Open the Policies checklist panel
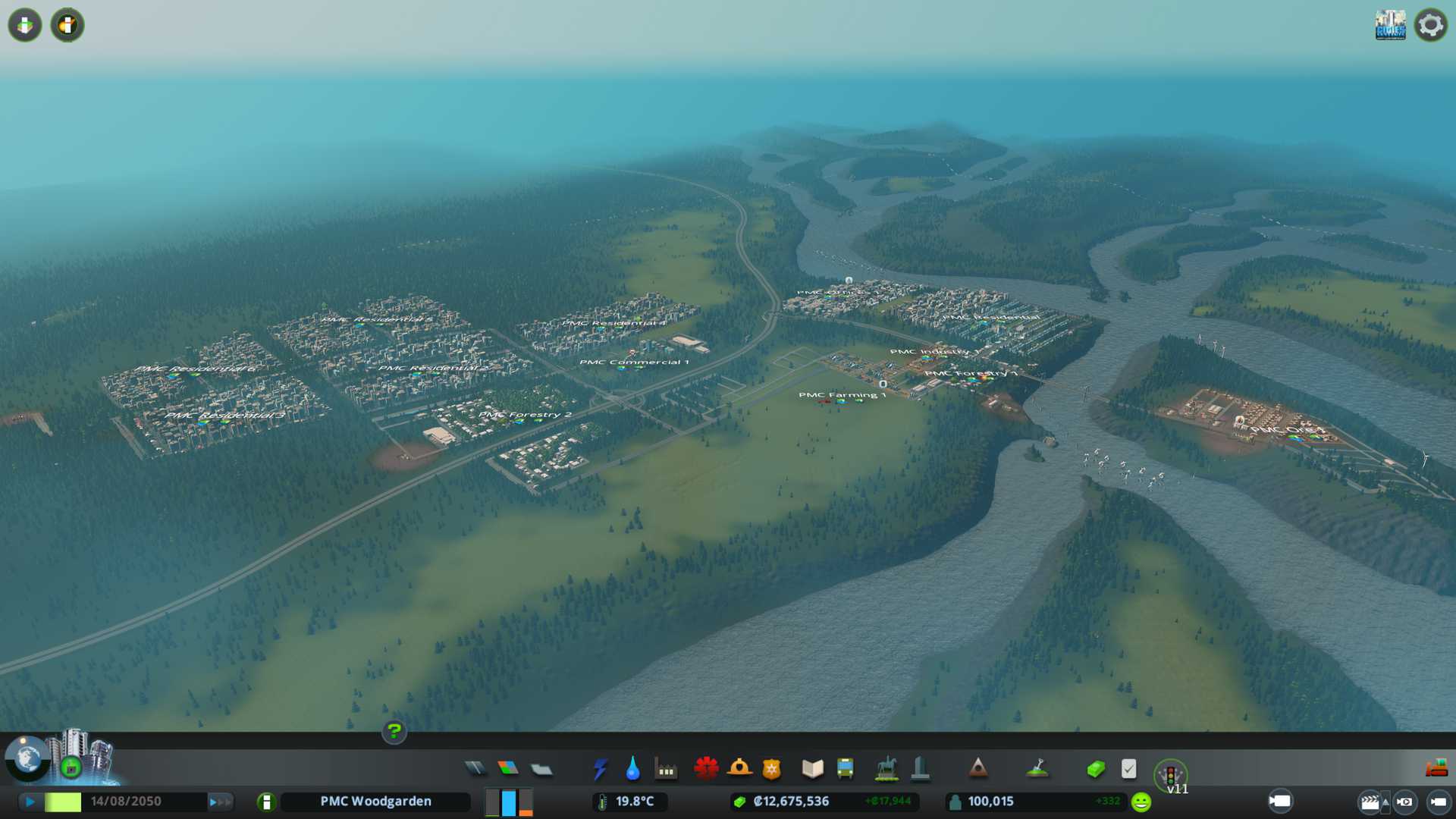This screenshot has height=819, width=1456. (x=1128, y=769)
